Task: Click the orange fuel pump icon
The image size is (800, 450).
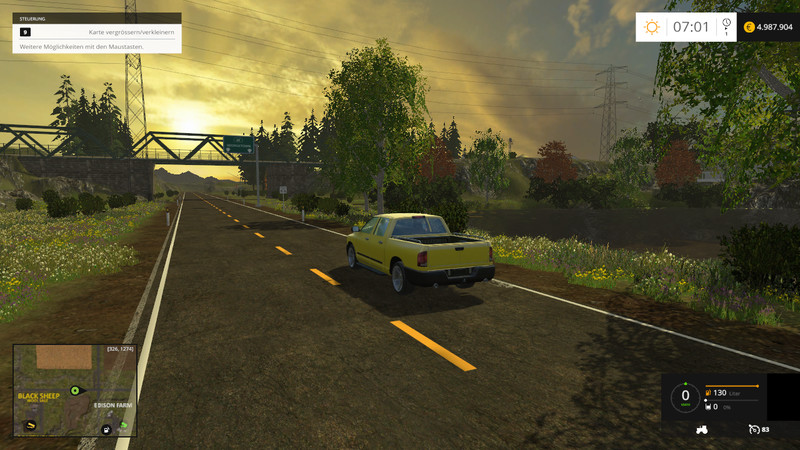Action: (709, 393)
